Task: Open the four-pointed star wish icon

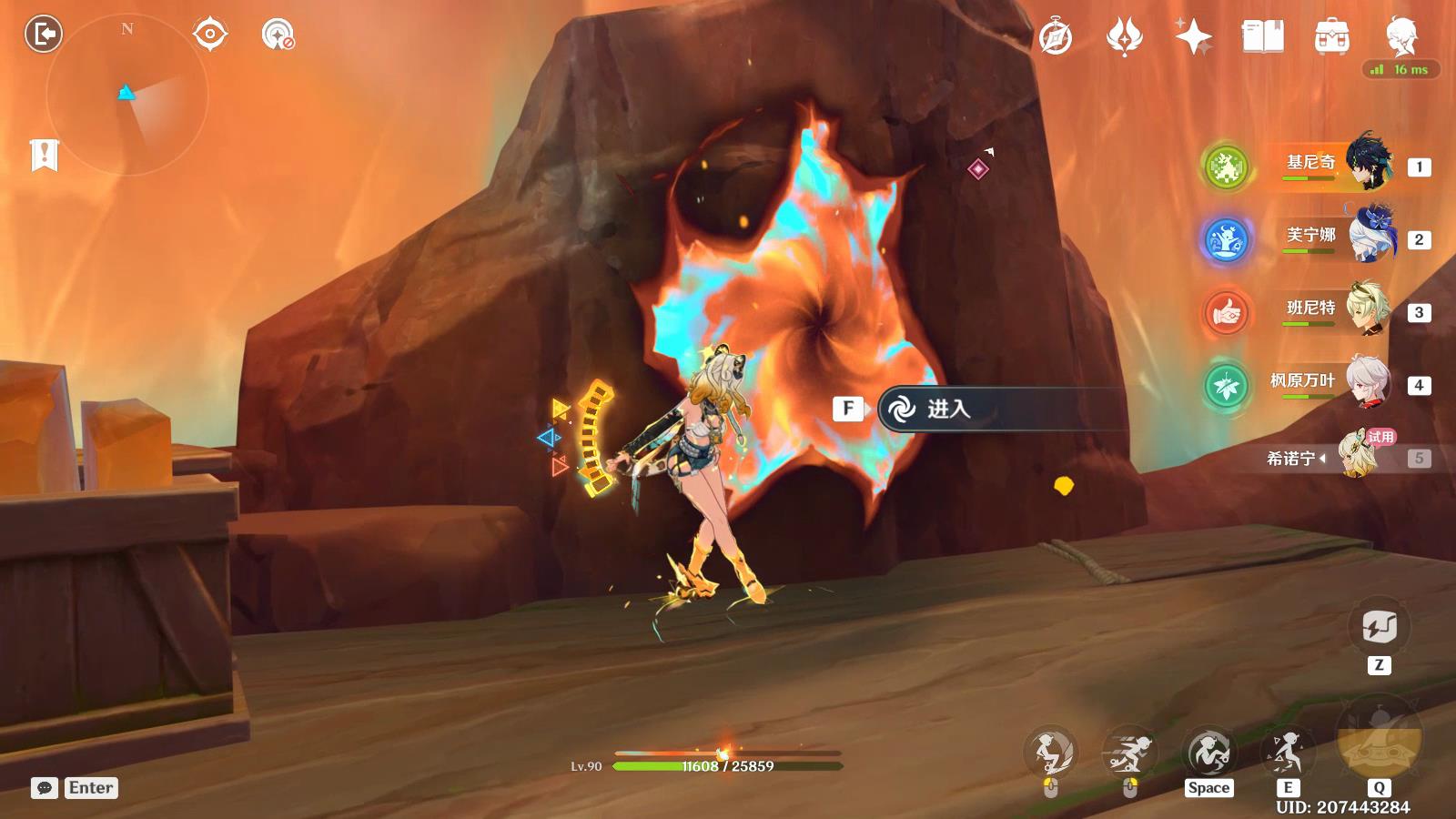Action: click(x=1193, y=37)
